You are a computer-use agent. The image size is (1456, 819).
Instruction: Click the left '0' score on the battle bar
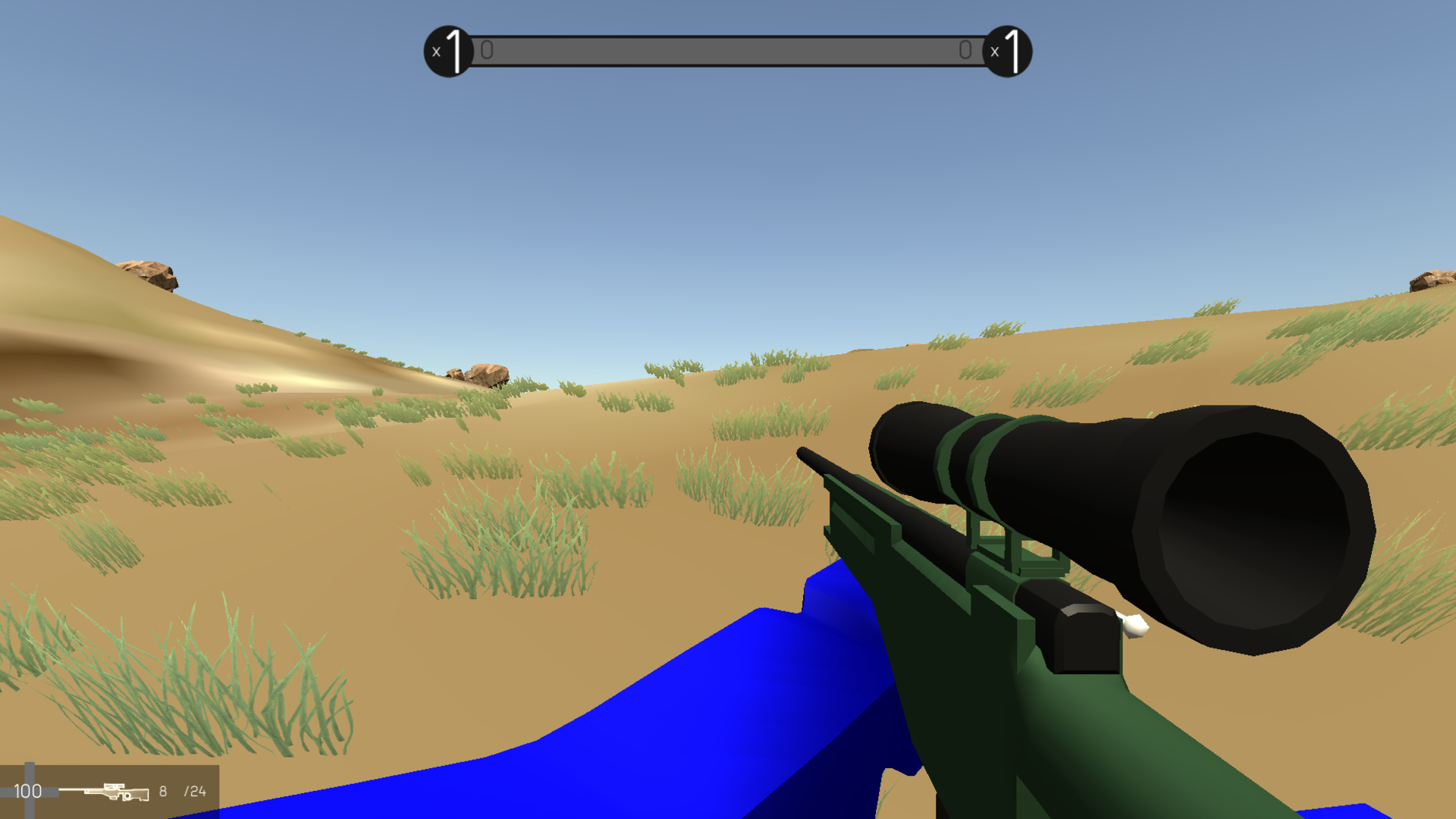pos(486,50)
